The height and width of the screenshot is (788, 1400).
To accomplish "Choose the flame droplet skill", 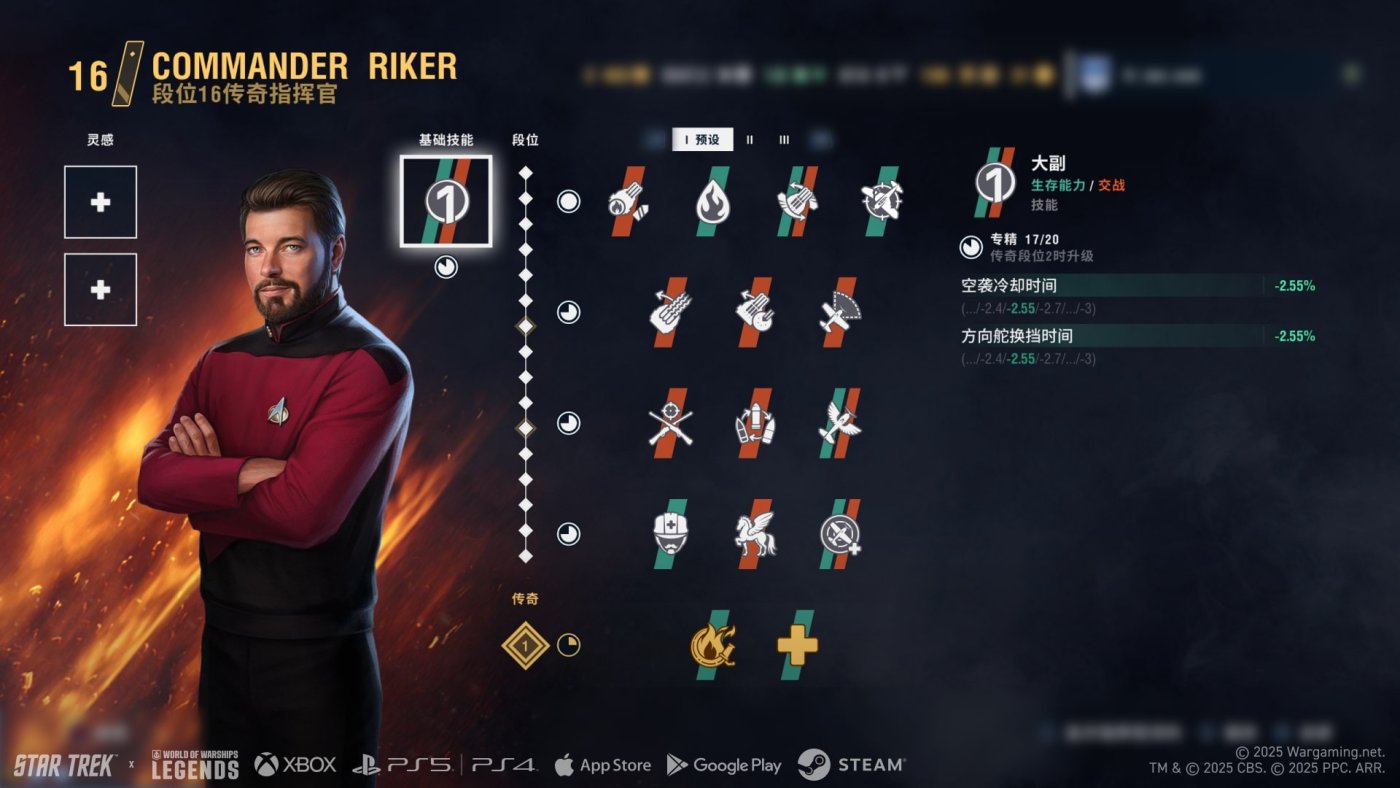I will click(x=713, y=201).
